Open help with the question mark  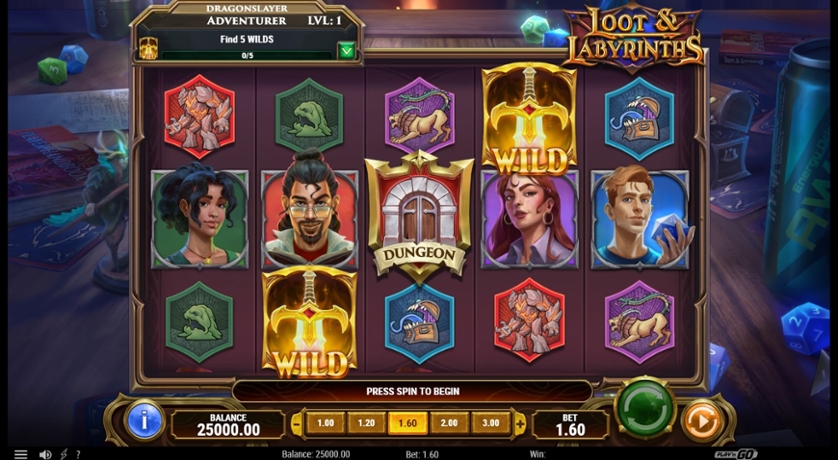click(78, 454)
